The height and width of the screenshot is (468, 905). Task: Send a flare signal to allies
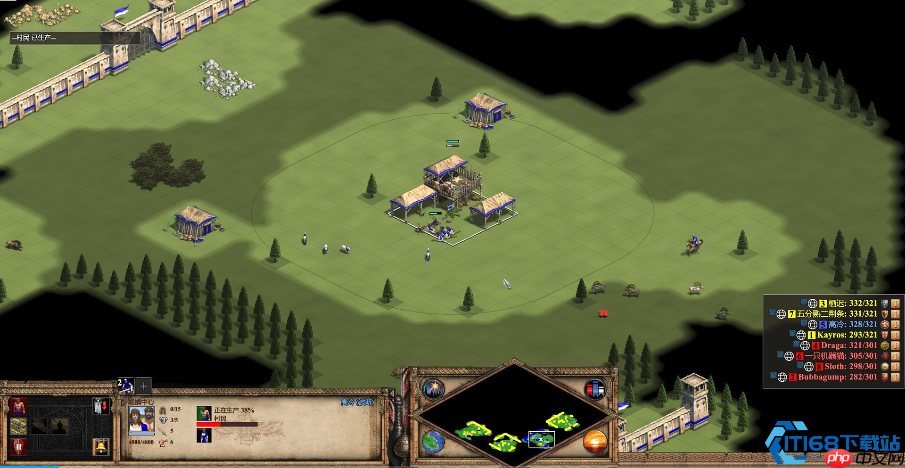point(433,389)
